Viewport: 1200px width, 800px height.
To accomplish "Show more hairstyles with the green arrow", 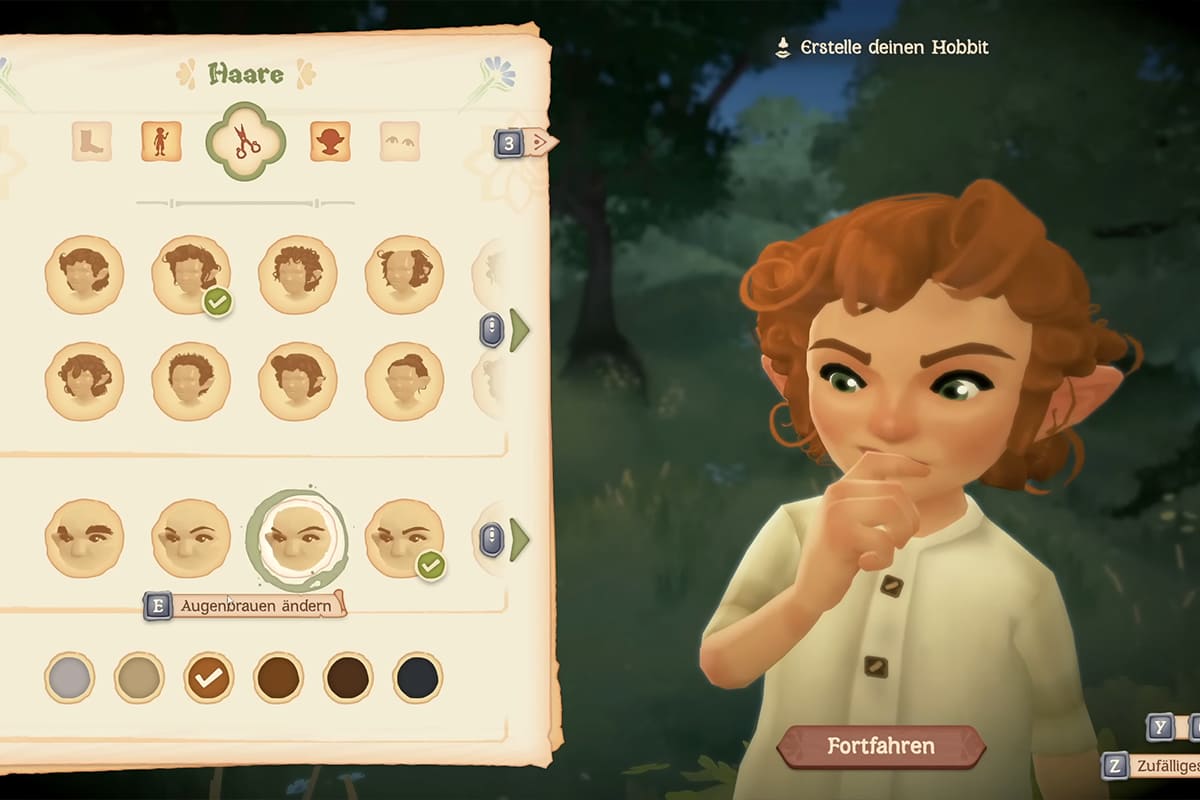I will tap(518, 330).
